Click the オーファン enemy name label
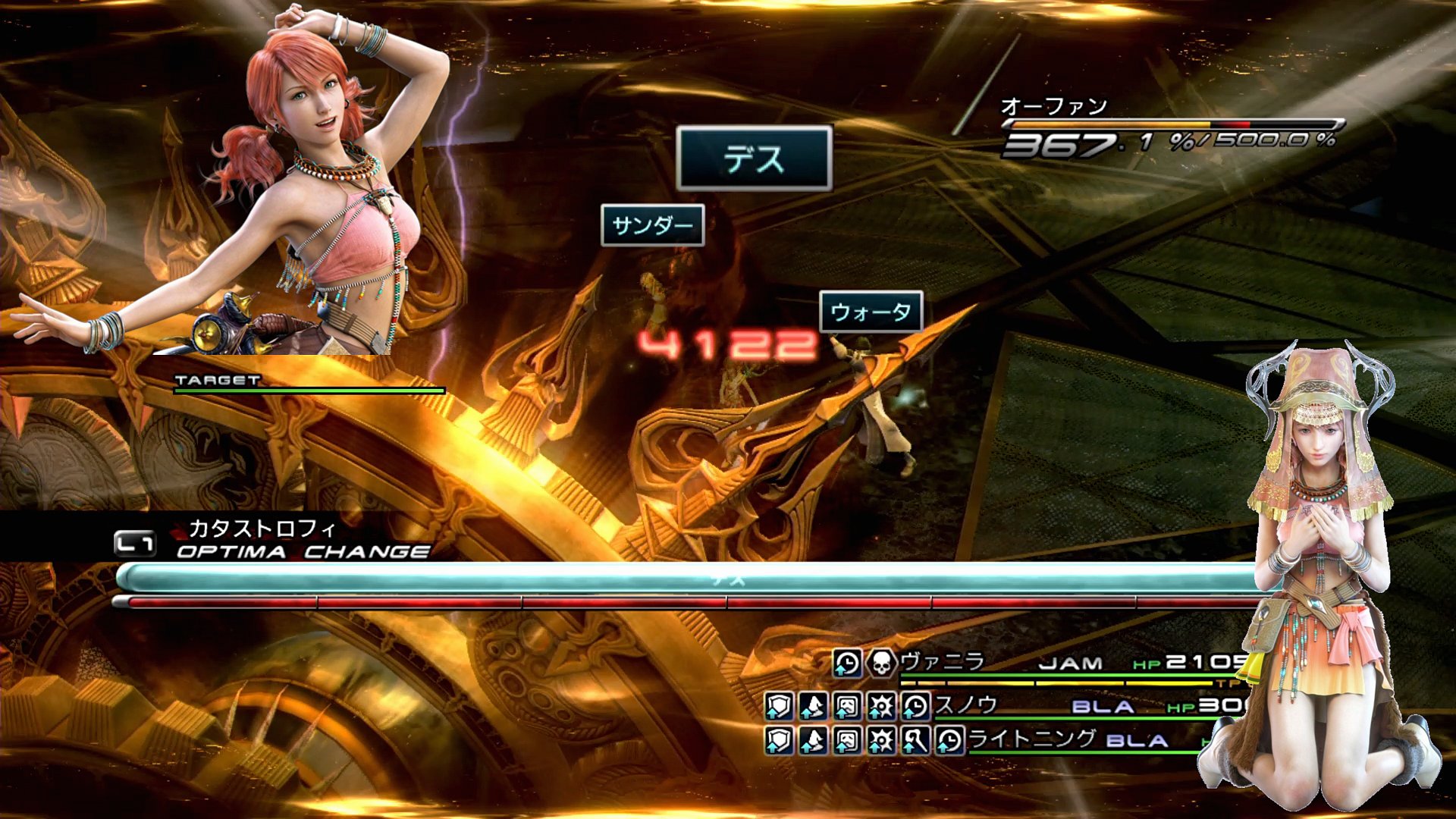1456x819 pixels. click(1053, 107)
